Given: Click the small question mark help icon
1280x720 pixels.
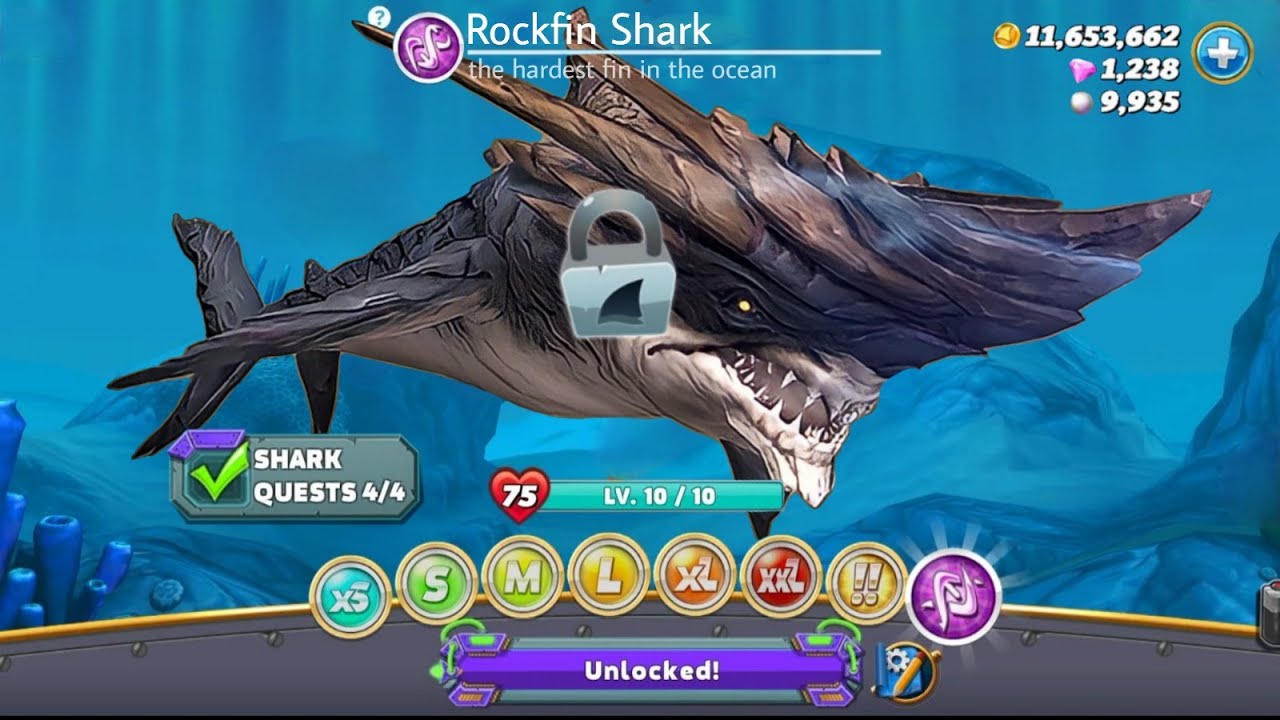Looking at the screenshot, I should coord(378,16).
